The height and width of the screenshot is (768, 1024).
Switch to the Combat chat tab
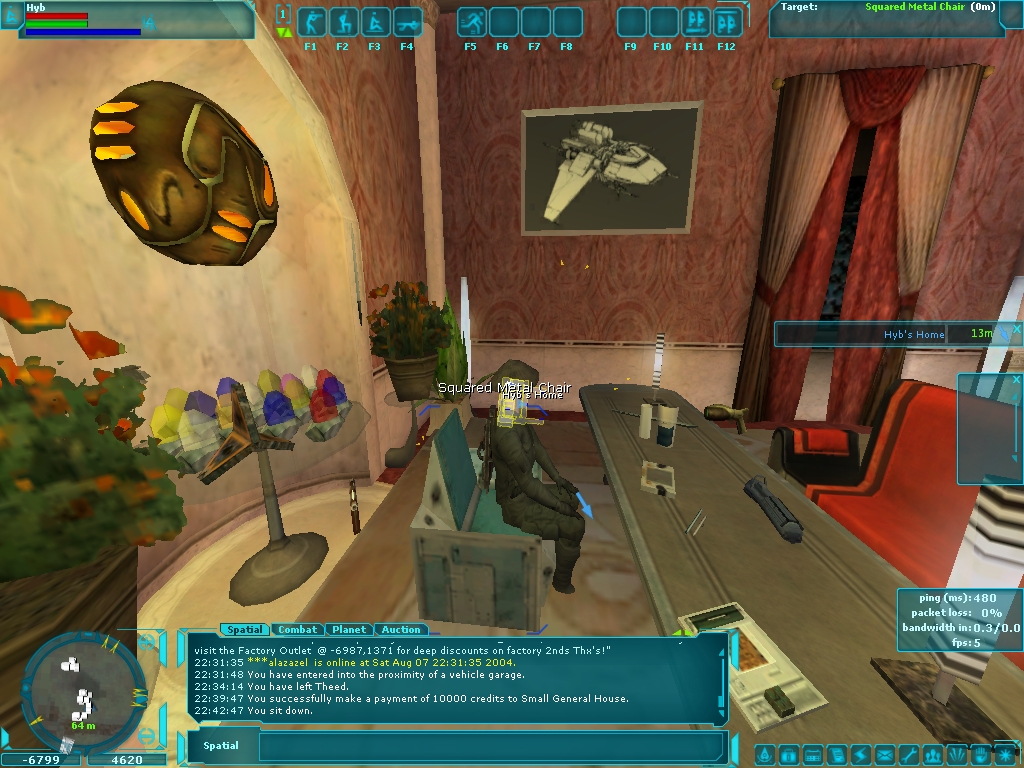(297, 630)
